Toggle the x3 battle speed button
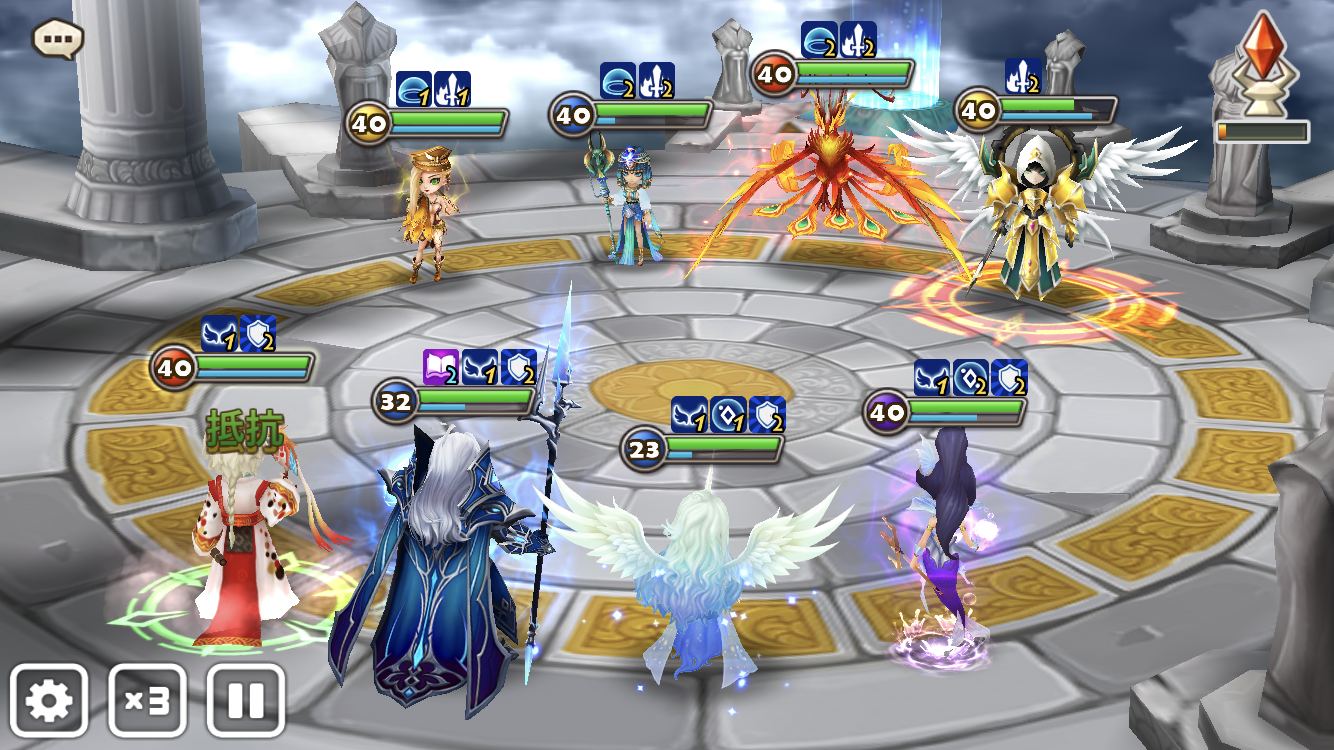The image size is (1334, 750). [147, 701]
